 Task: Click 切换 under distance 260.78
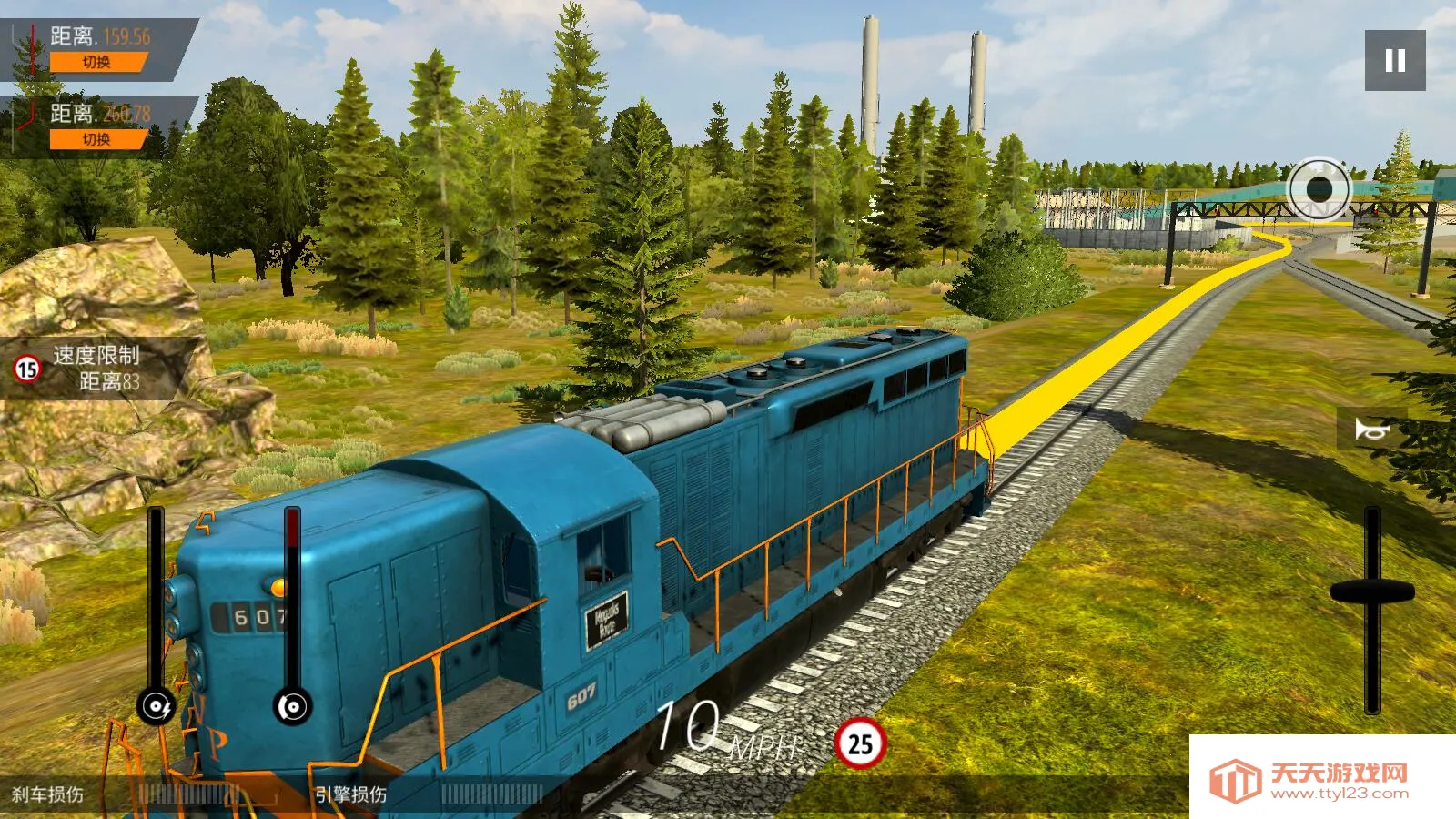[97, 139]
